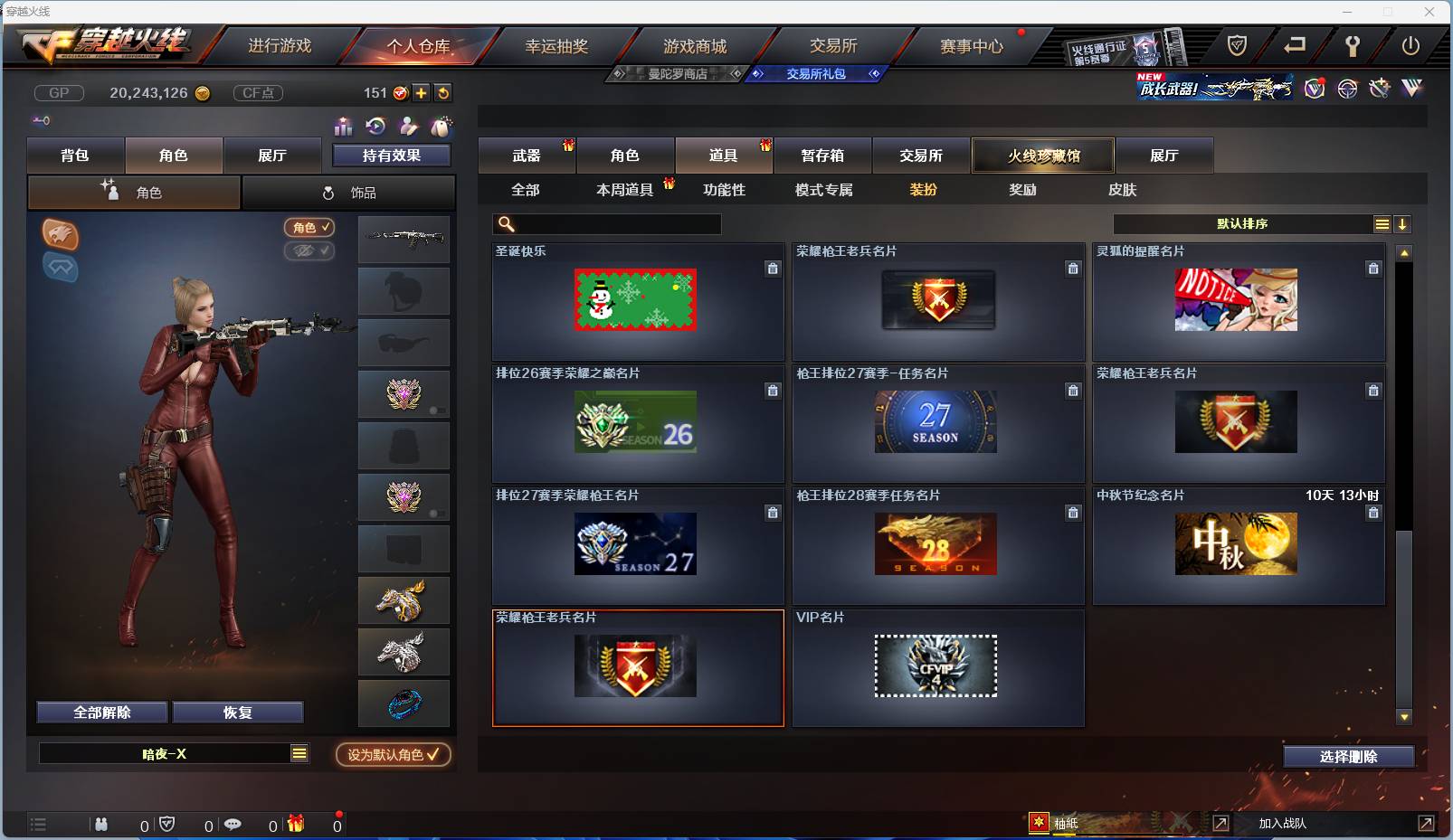This screenshot has height=840, width=1453.
Task: Open the CF point recharge plus icon
Action: pyautogui.click(x=422, y=92)
